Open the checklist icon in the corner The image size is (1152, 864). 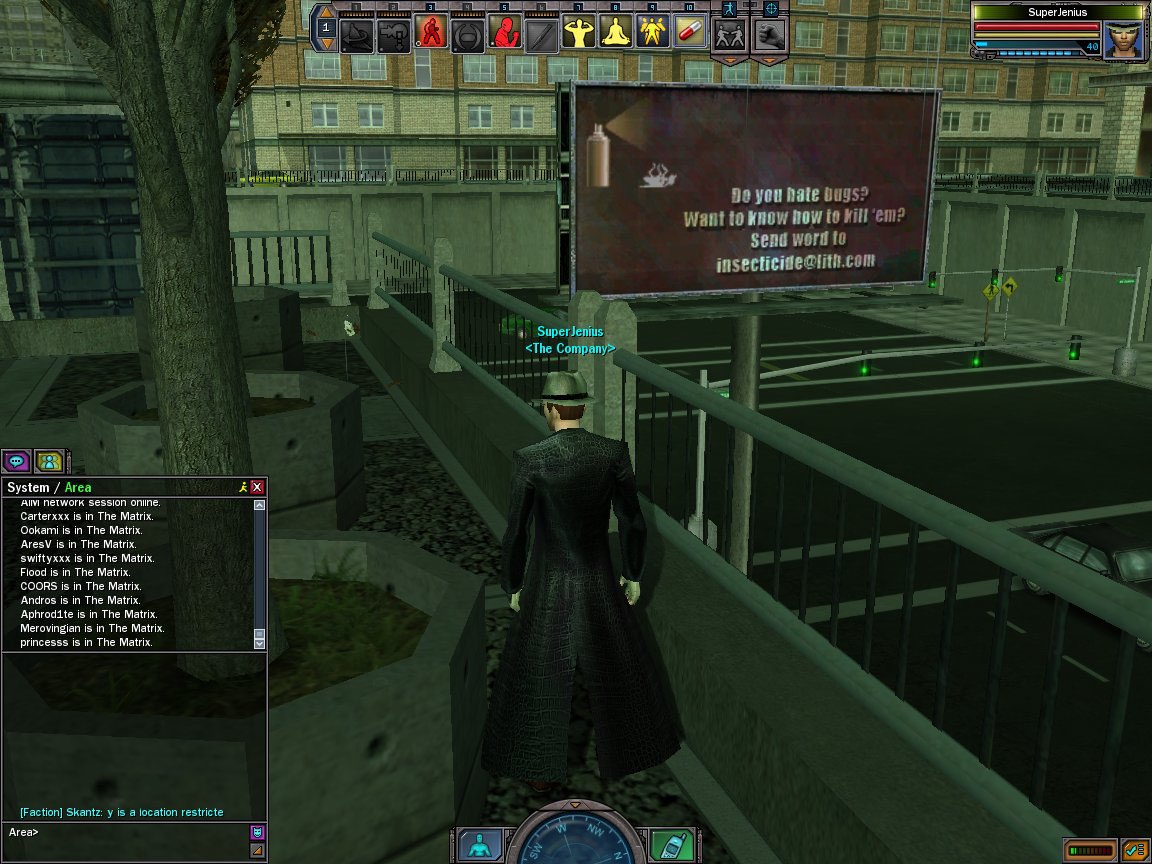coord(1134,850)
